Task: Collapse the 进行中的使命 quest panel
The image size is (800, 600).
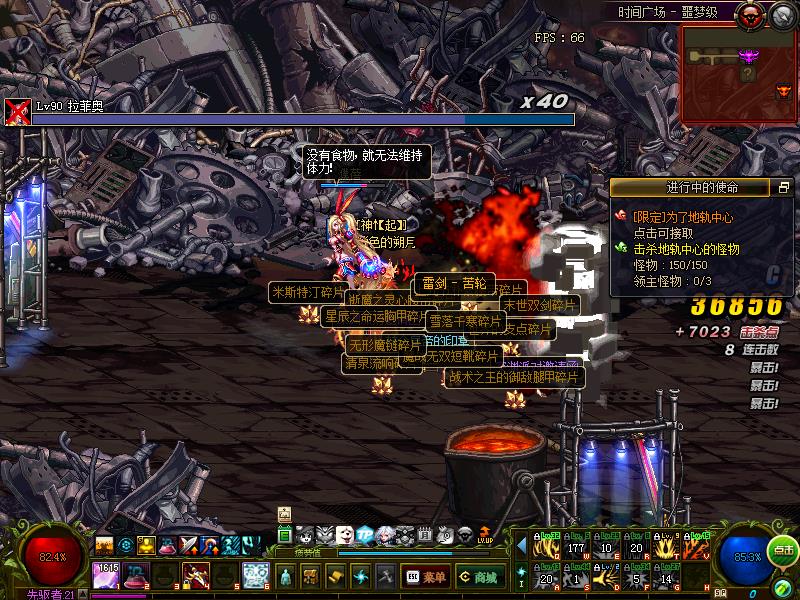Action: click(x=784, y=187)
